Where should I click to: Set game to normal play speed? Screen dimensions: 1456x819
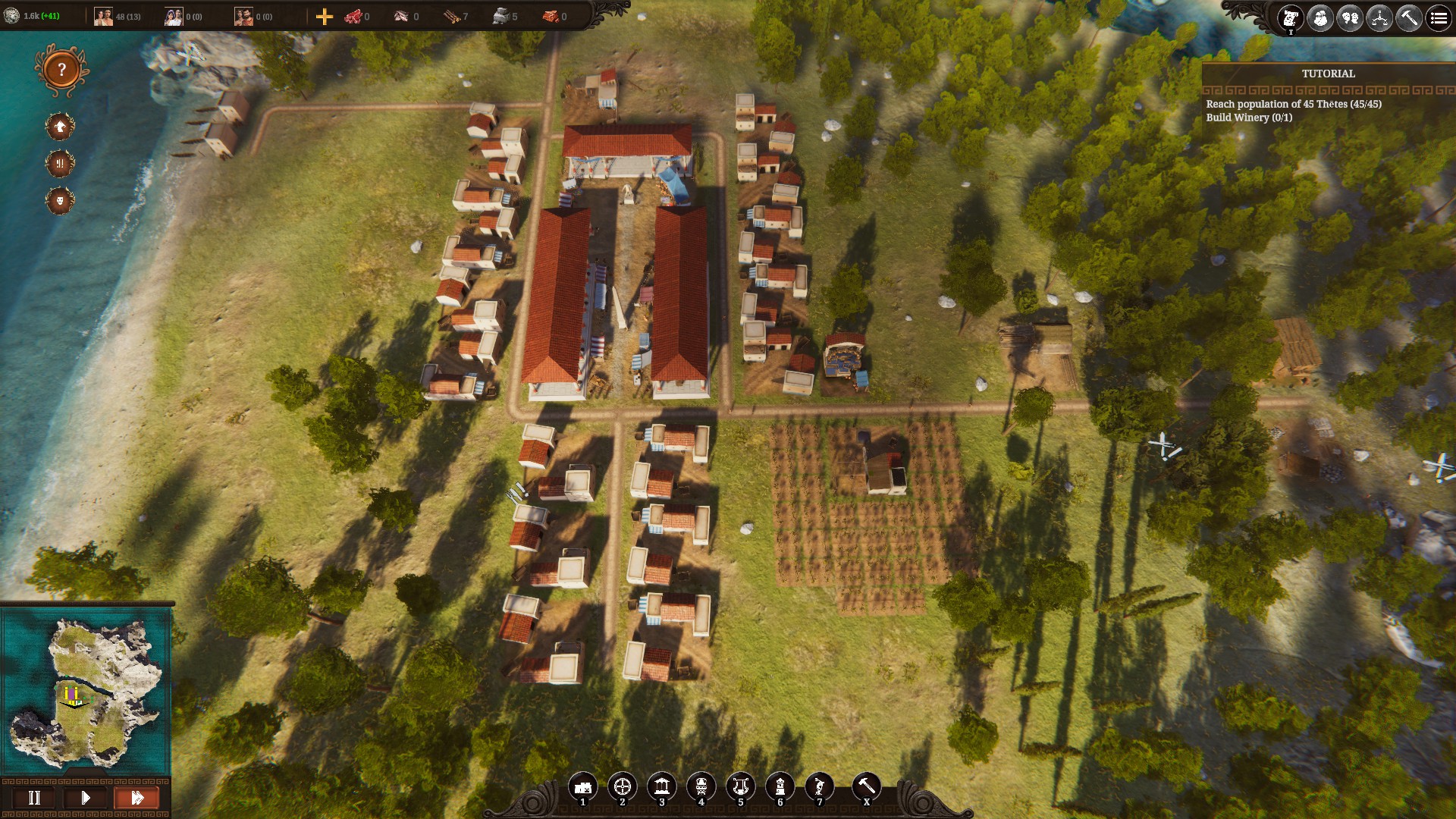(86, 798)
